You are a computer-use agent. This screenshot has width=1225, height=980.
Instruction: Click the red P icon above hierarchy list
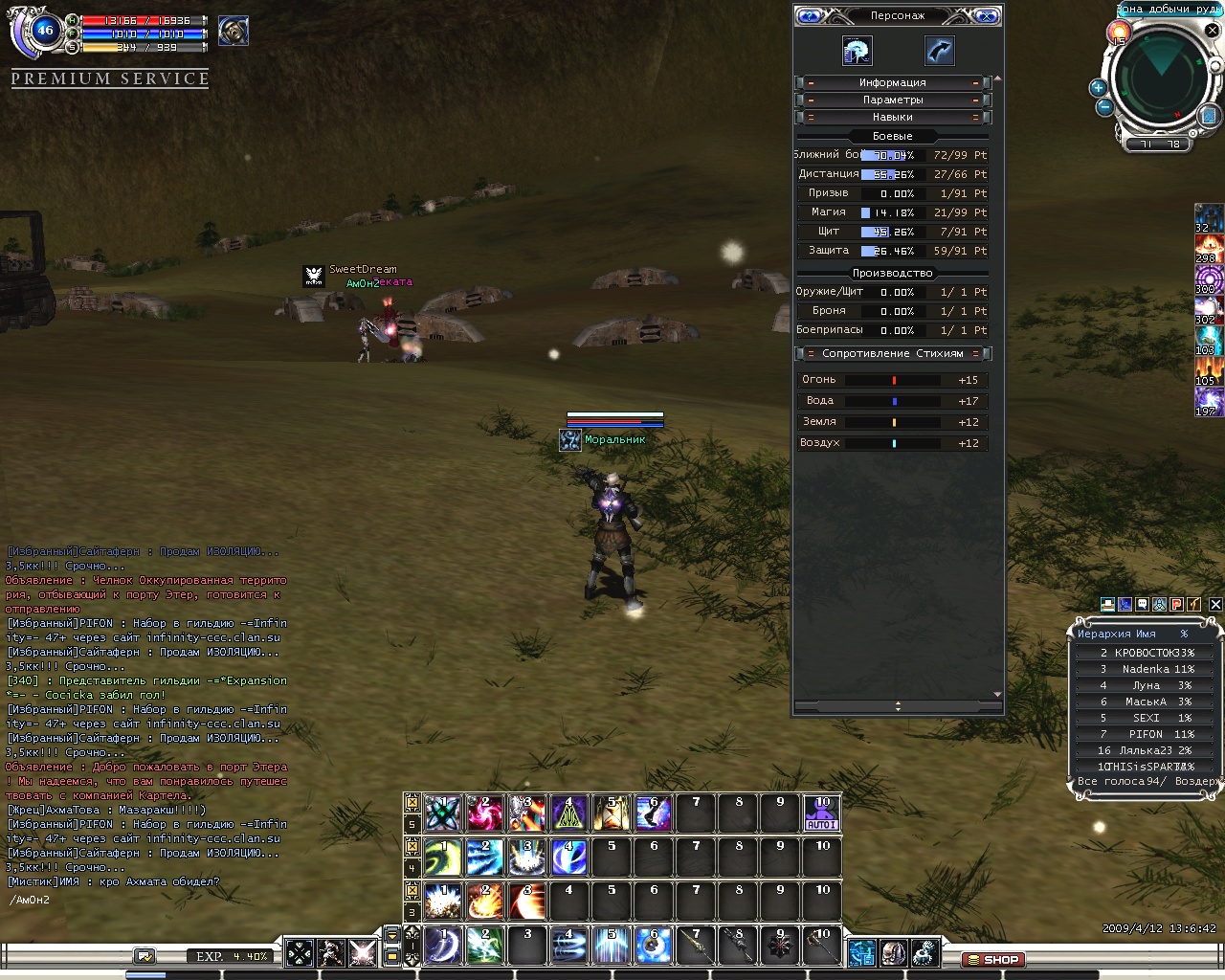coord(1177,604)
